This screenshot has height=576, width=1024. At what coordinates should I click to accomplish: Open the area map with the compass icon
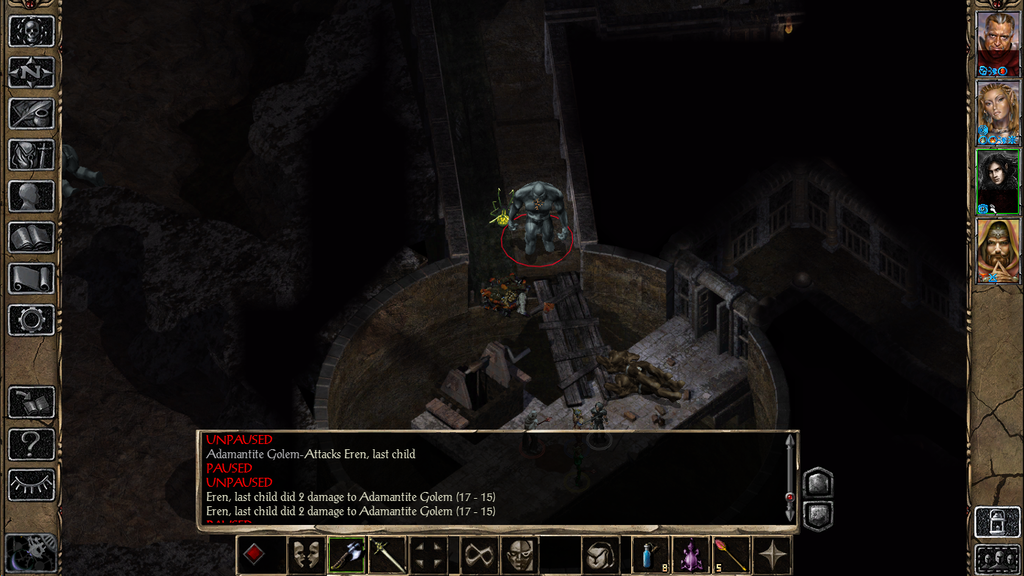coord(31,72)
